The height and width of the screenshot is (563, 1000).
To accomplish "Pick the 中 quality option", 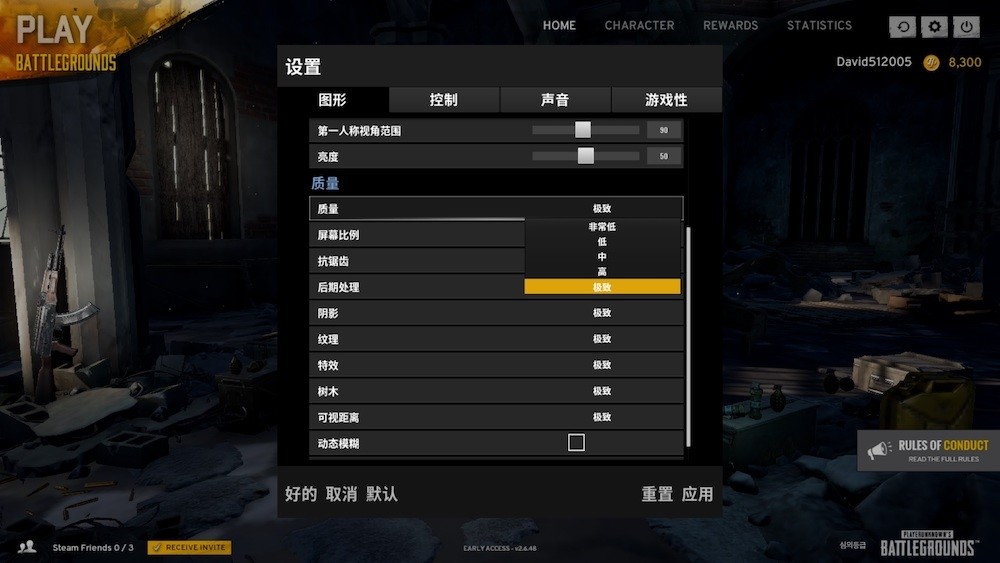I will point(602,257).
